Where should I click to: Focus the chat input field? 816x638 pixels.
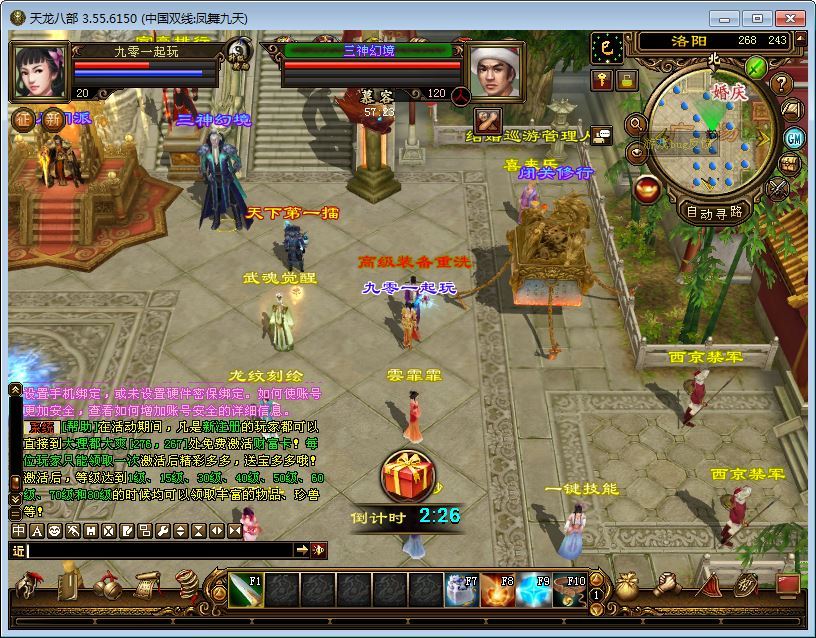pos(160,550)
